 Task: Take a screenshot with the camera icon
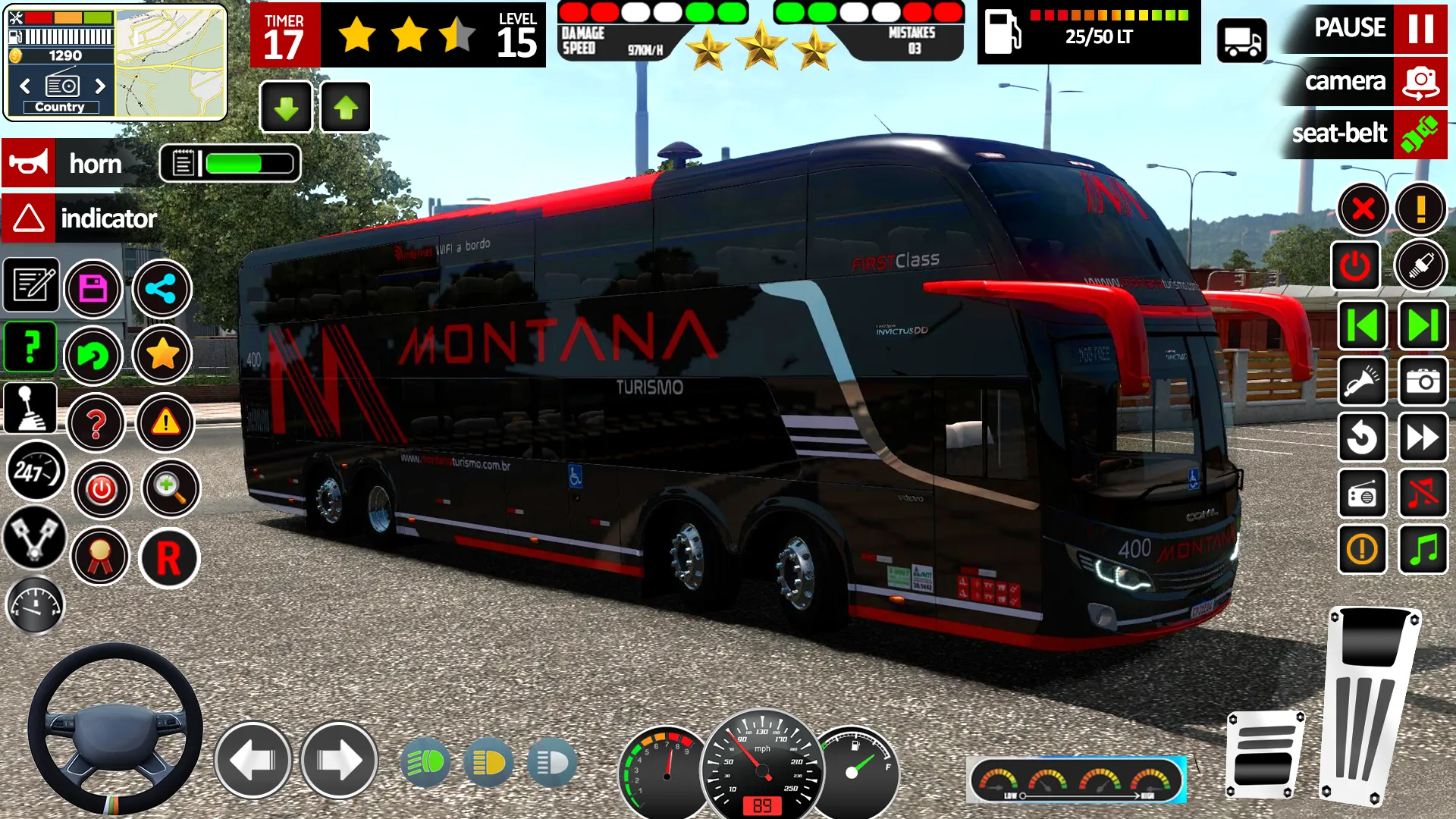pyautogui.click(x=1423, y=381)
